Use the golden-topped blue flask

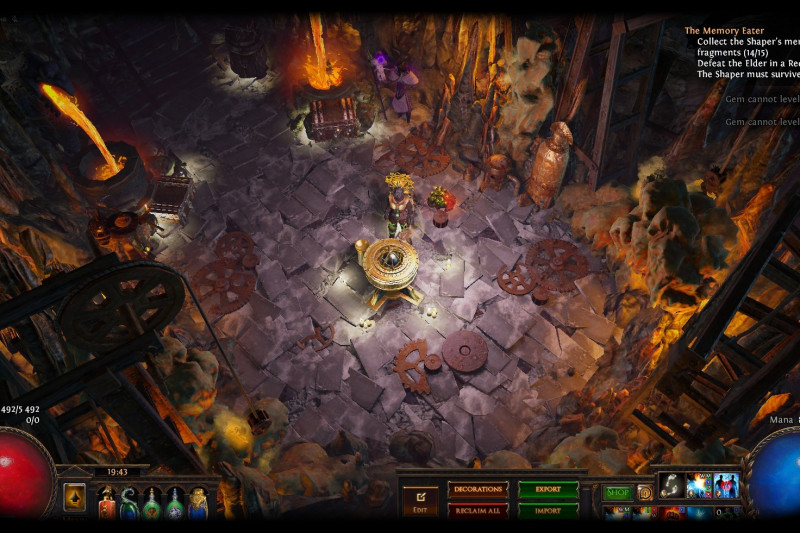198,502
